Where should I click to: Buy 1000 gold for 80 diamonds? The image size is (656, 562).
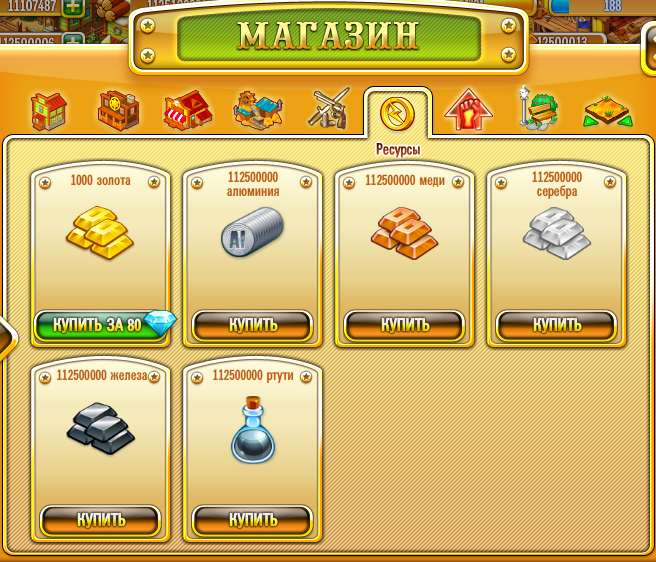pyautogui.click(x=100, y=325)
